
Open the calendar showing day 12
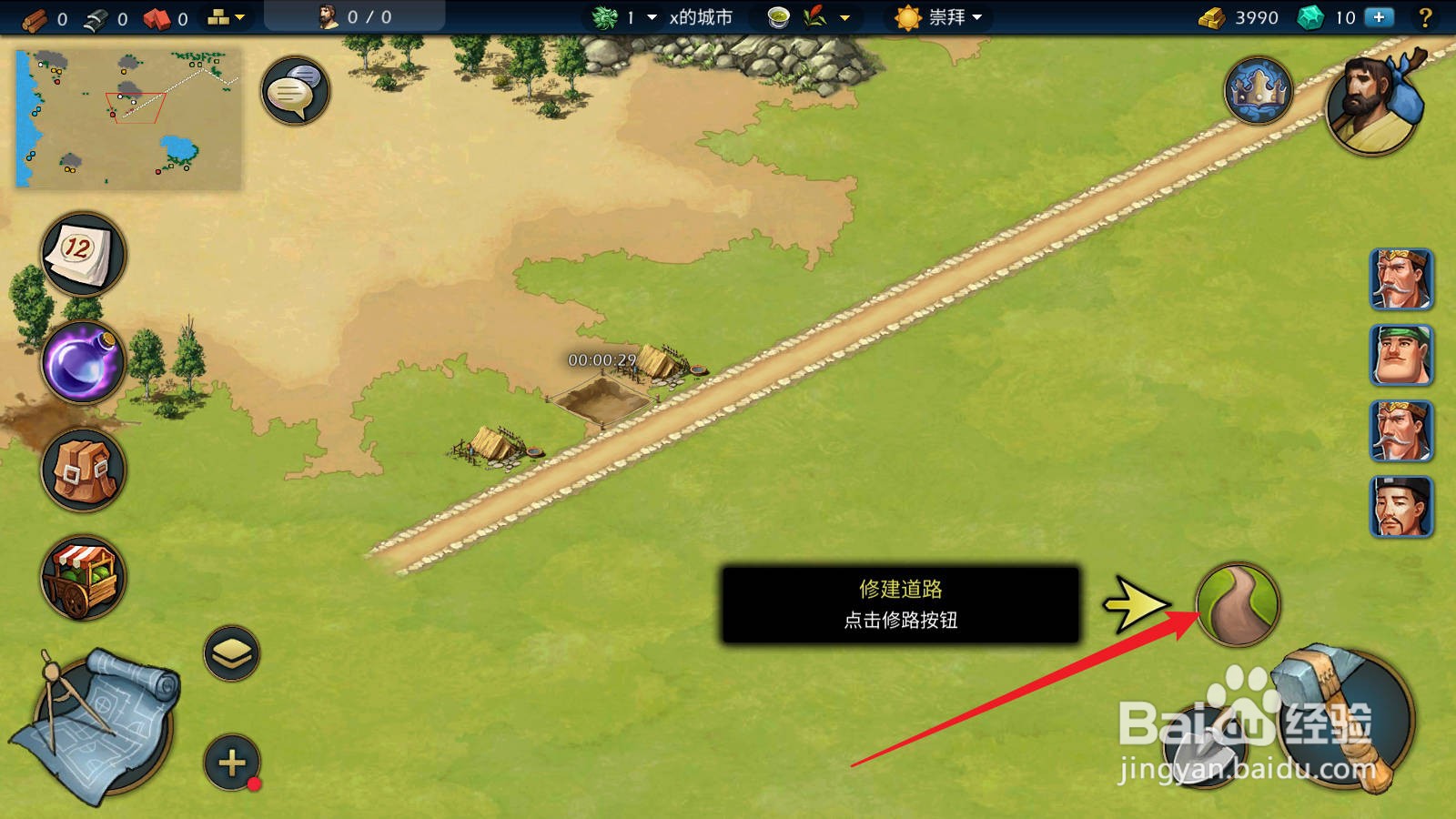(80, 255)
